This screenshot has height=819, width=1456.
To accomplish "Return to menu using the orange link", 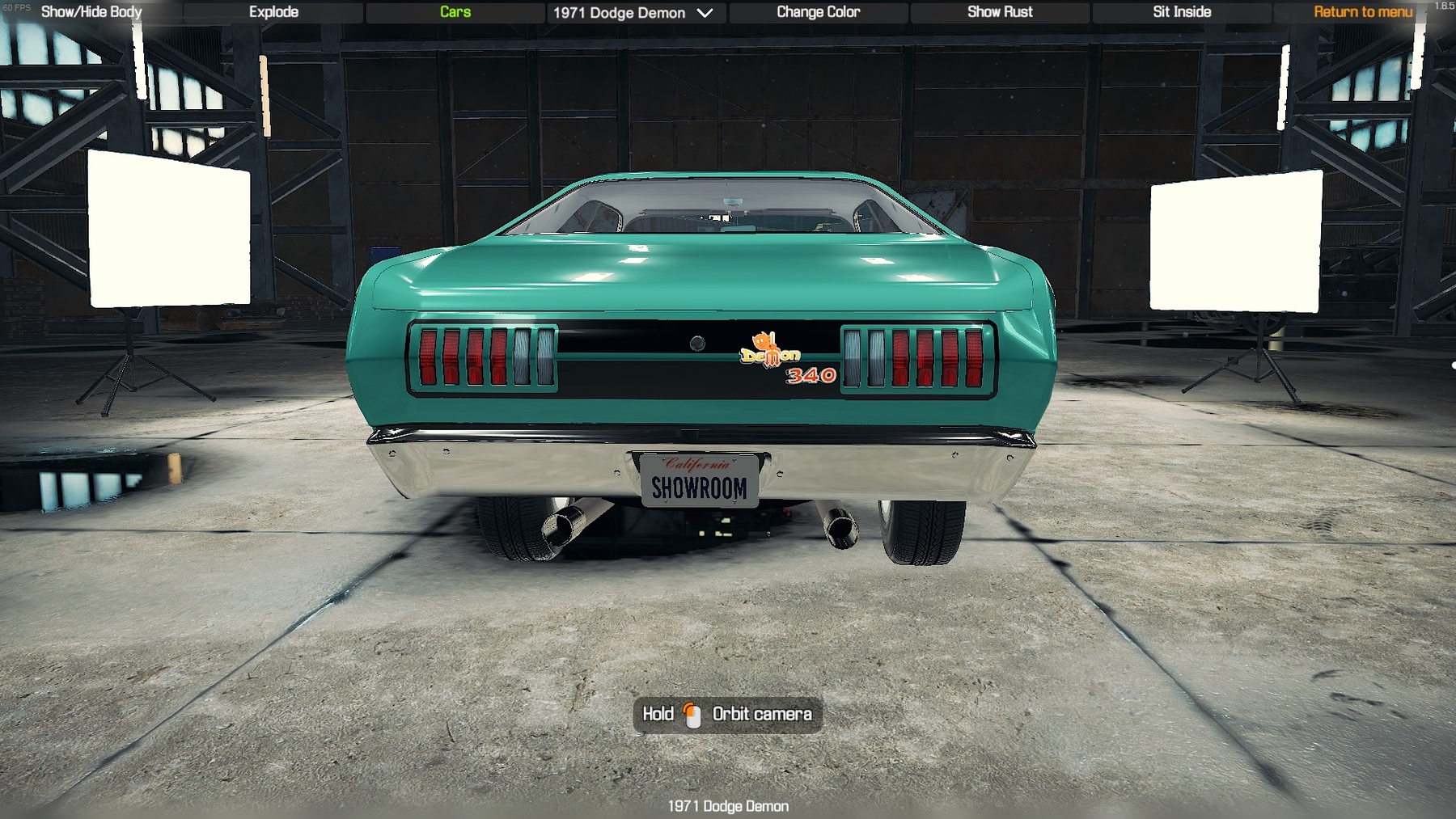I will click(1363, 12).
